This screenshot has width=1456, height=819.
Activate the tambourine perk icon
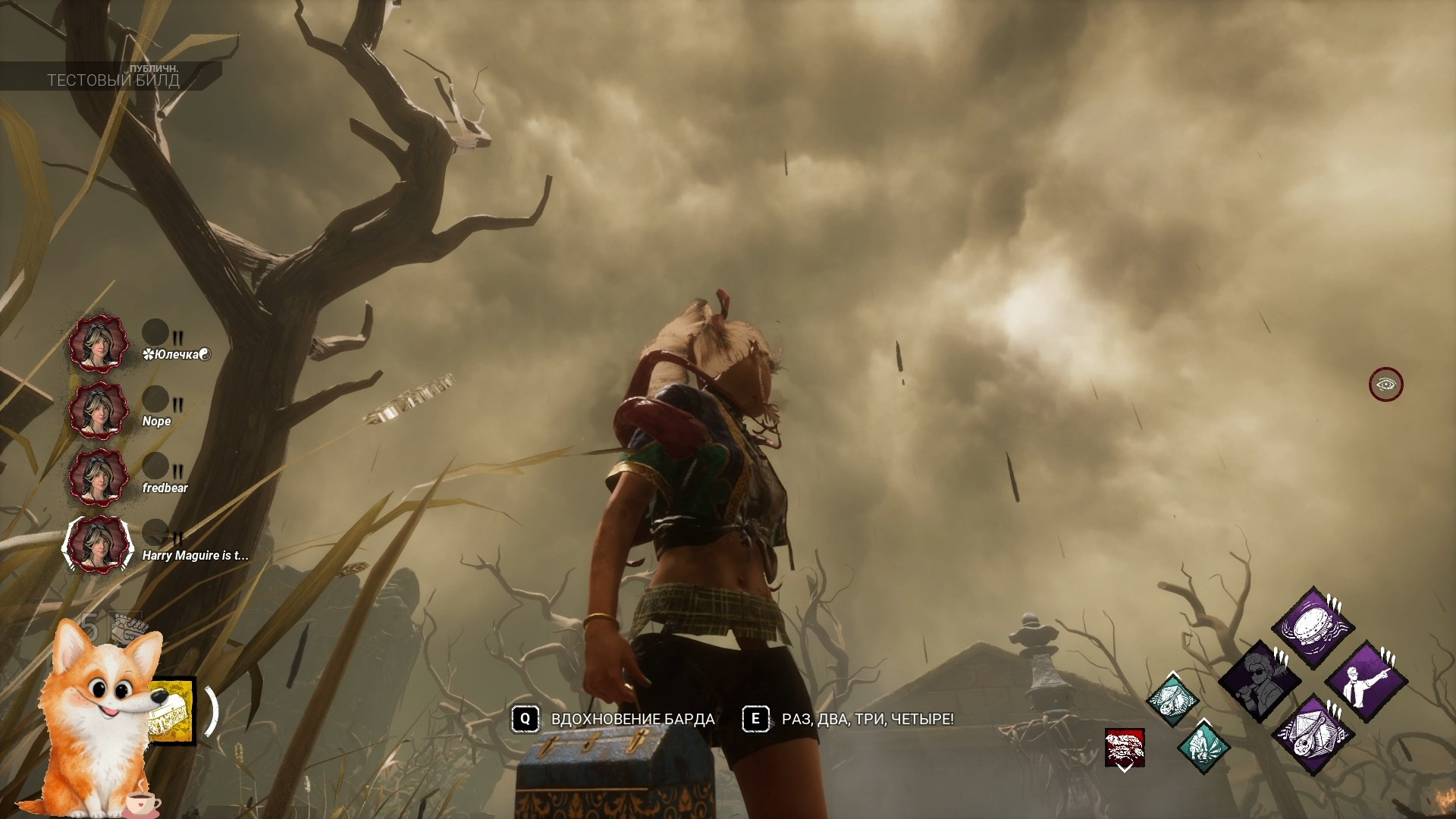click(1313, 628)
